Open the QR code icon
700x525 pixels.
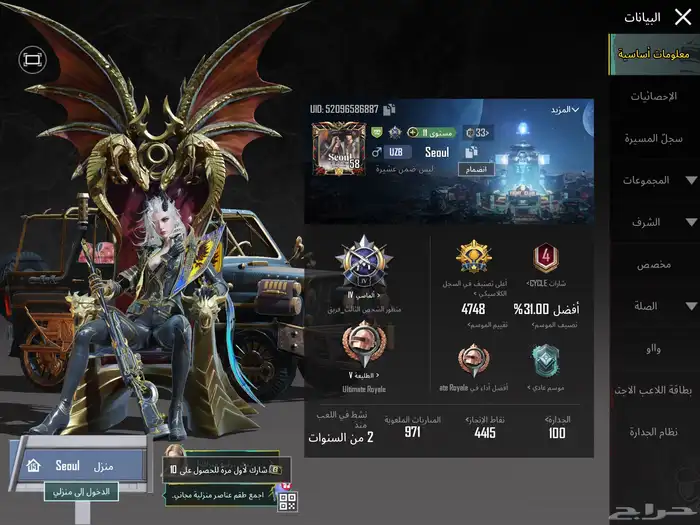[287, 500]
